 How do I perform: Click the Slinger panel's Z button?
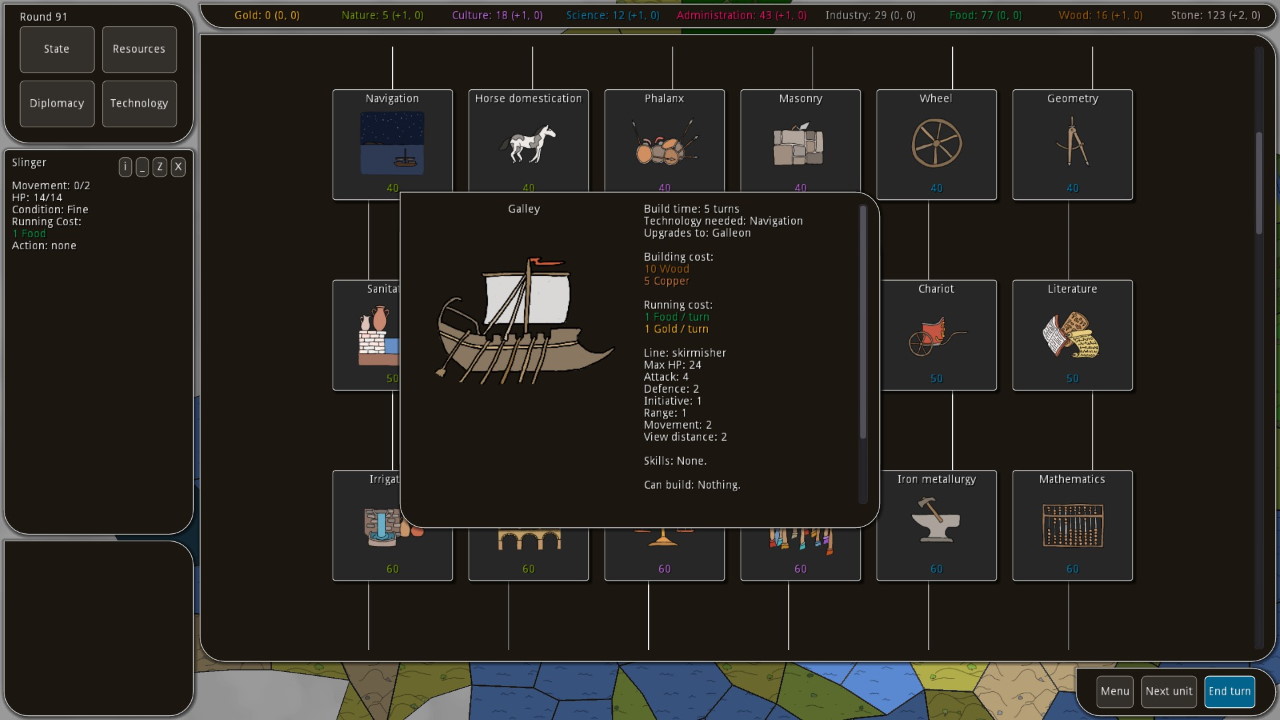pyautogui.click(x=160, y=167)
